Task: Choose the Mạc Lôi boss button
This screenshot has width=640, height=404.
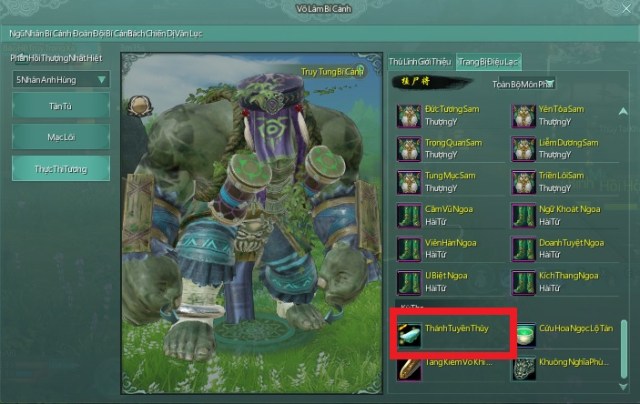Action: [x=61, y=137]
